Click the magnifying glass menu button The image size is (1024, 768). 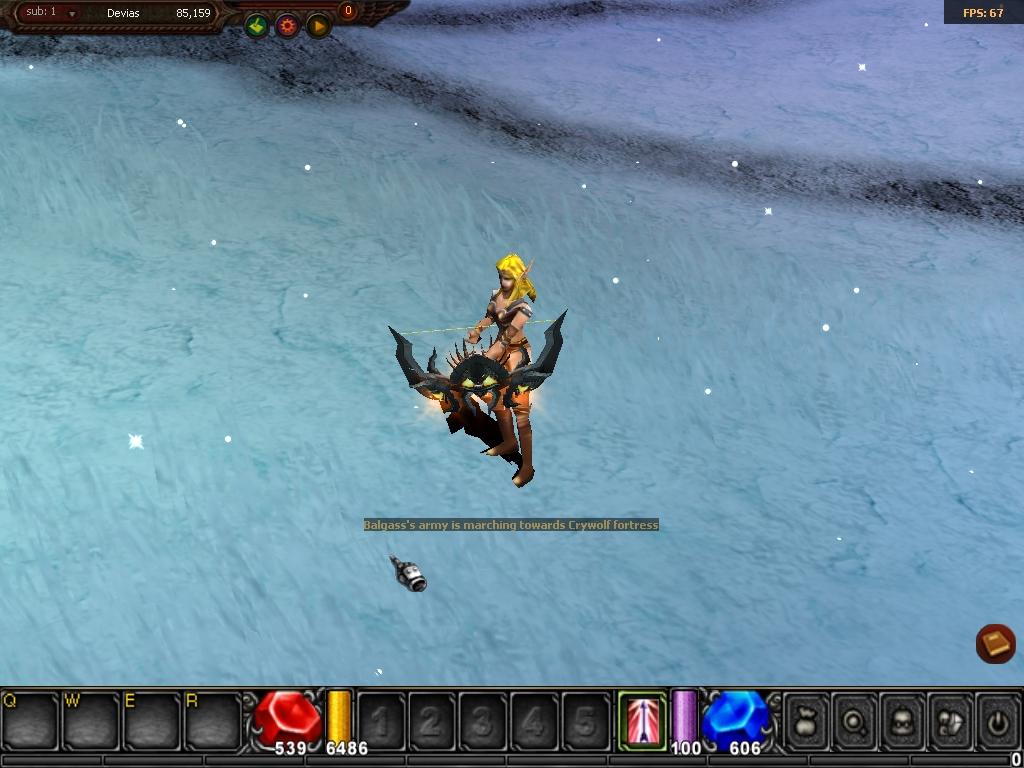click(x=854, y=718)
